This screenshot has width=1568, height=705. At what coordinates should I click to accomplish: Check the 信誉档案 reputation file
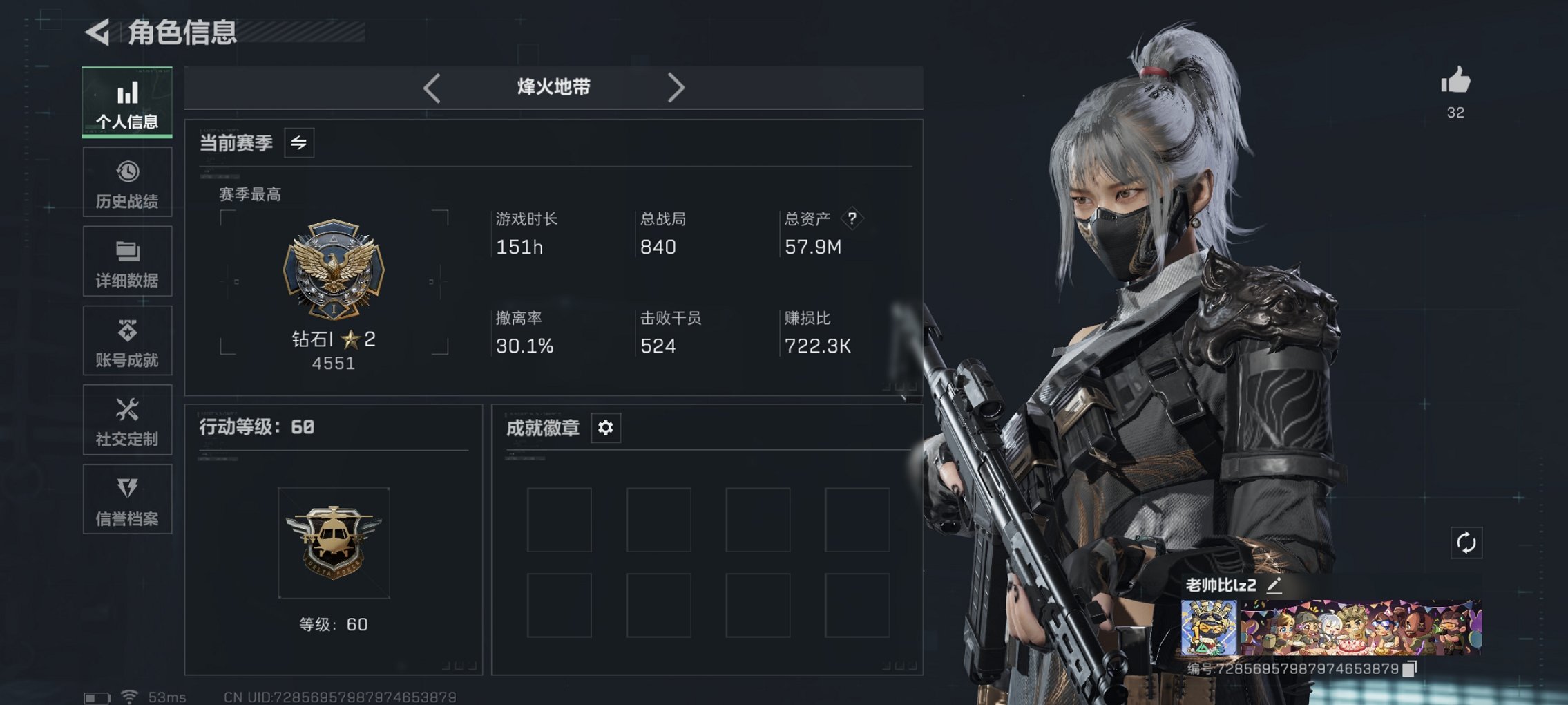tap(126, 499)
